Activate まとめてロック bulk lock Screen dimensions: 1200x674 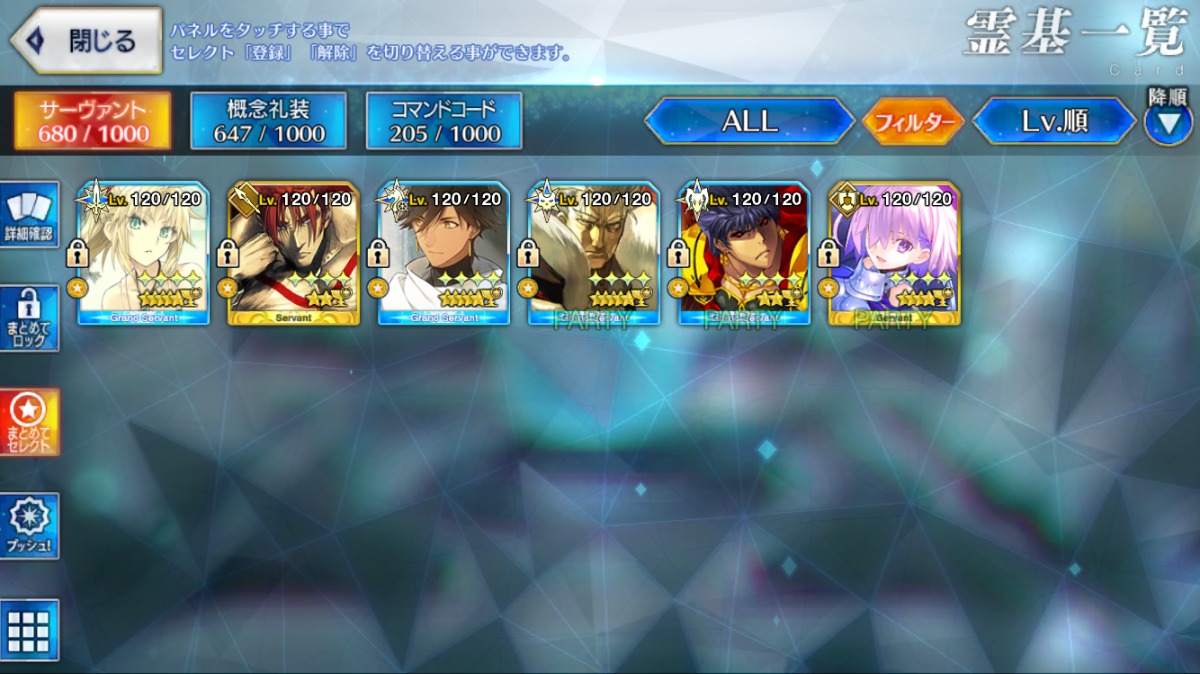[29, 318]
